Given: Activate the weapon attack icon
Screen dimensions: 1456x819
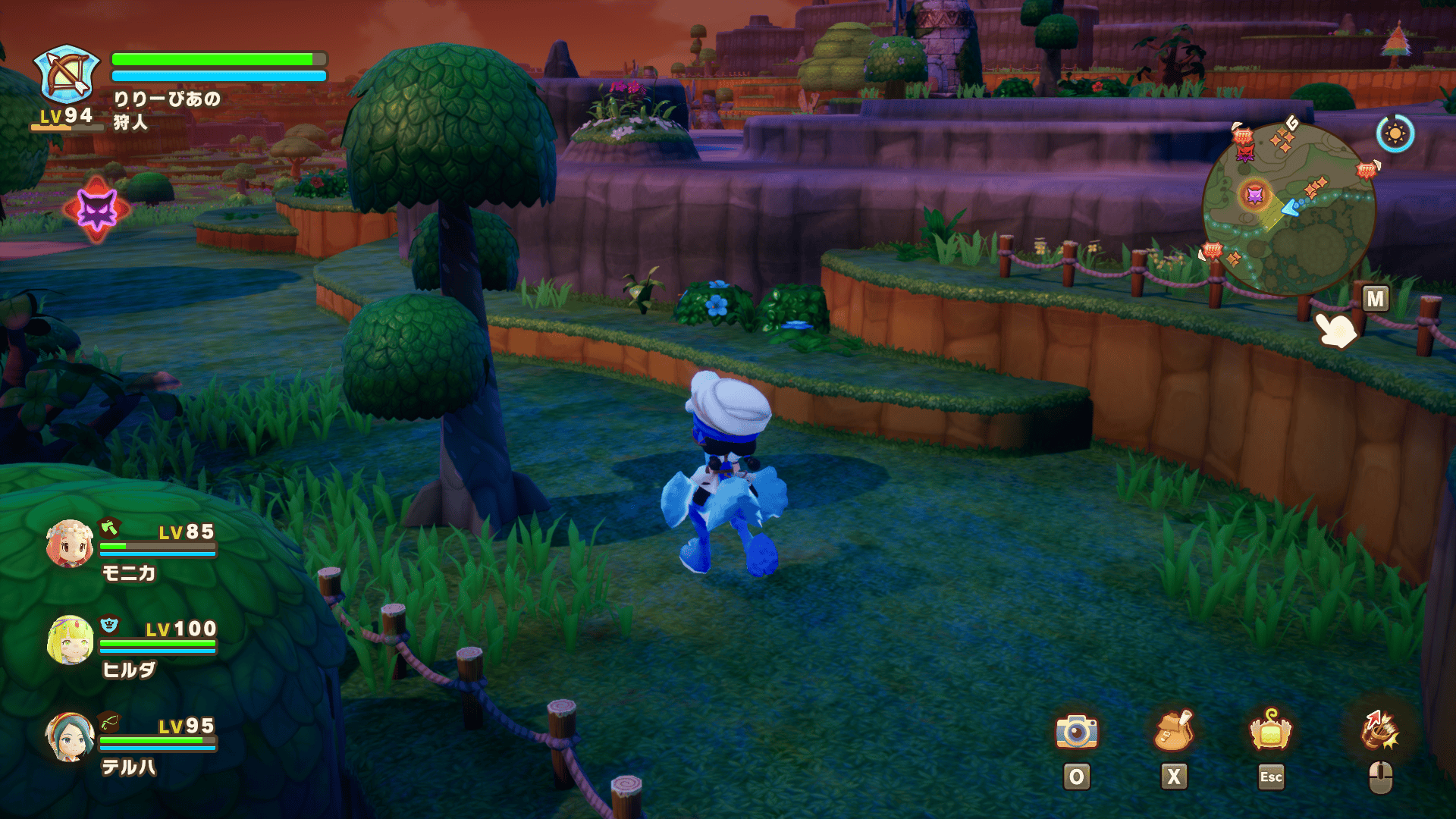Looking at the screenshot, I should coord(1380,731).
